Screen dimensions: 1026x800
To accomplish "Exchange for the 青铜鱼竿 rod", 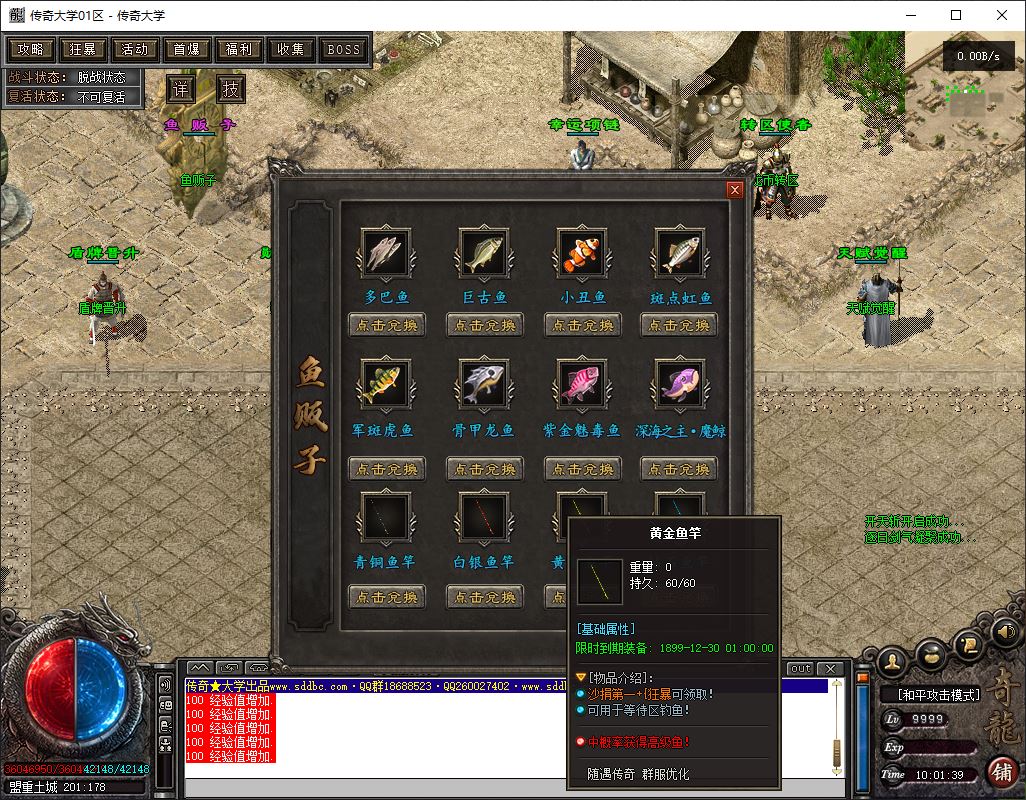I will (x=387, y=597).
